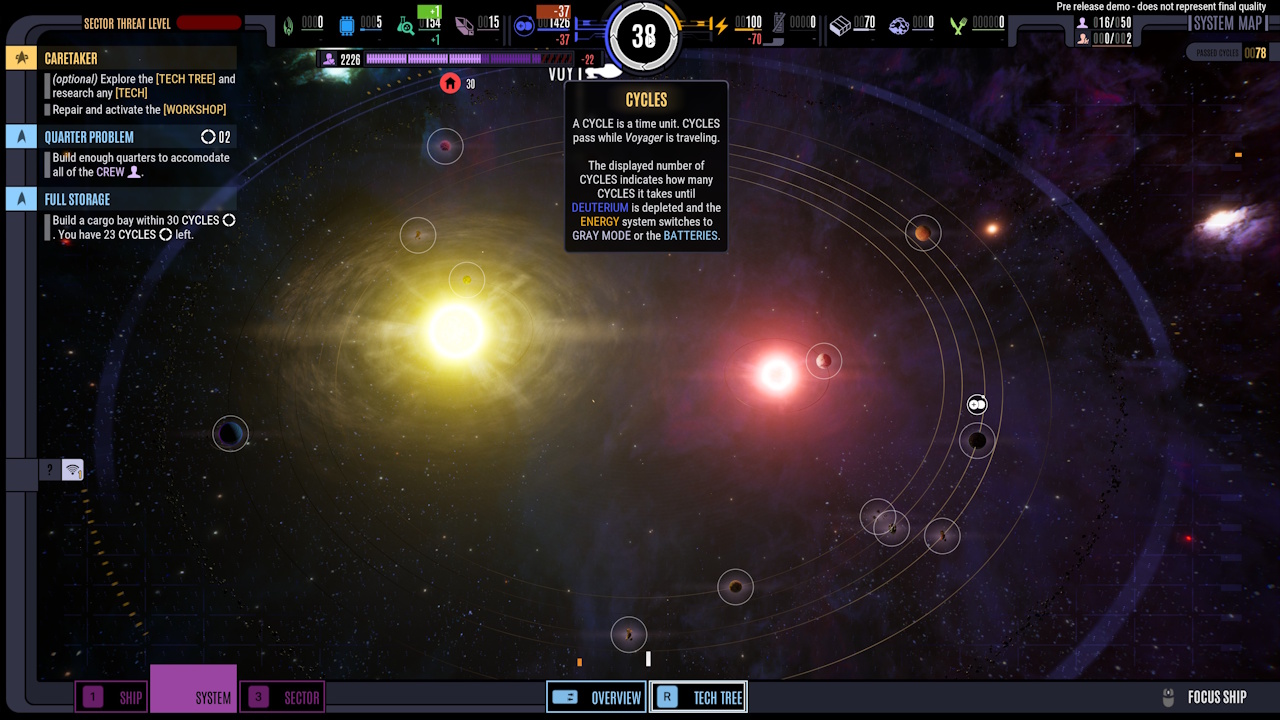Click the Starfleet badge on the CARETAKER mission

point(20,58)
